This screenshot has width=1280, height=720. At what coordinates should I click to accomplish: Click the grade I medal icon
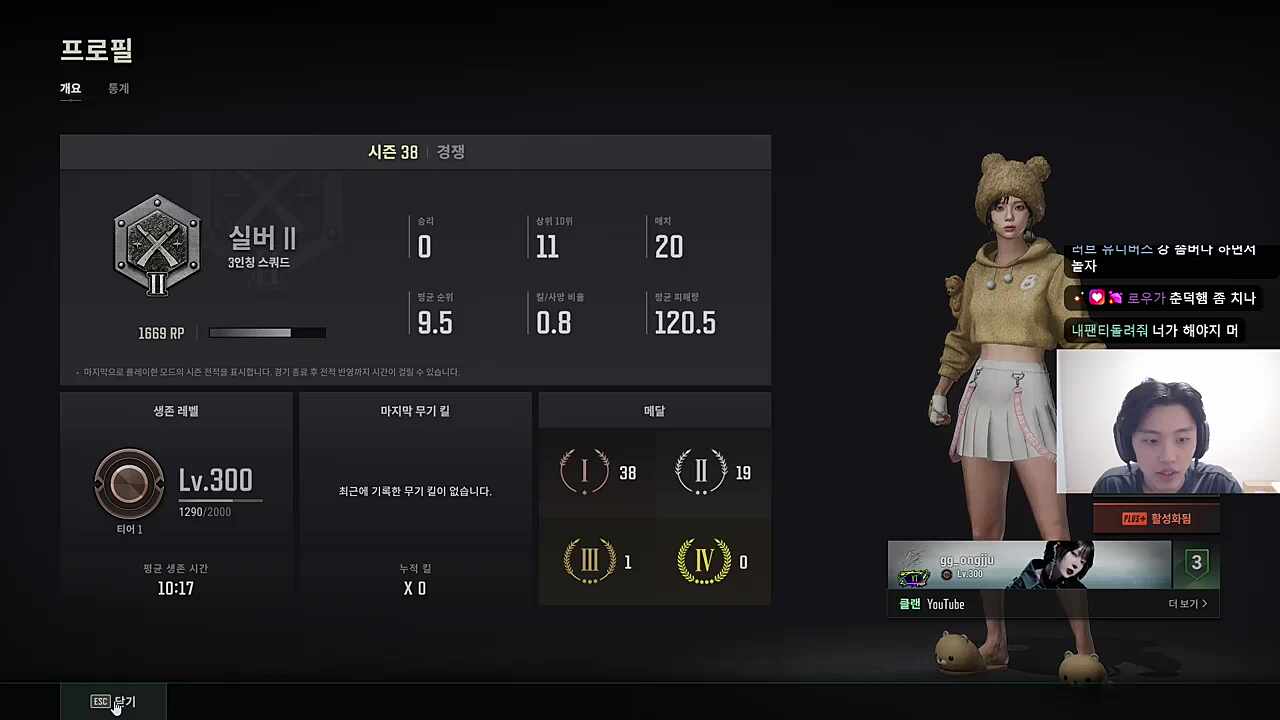585,472
